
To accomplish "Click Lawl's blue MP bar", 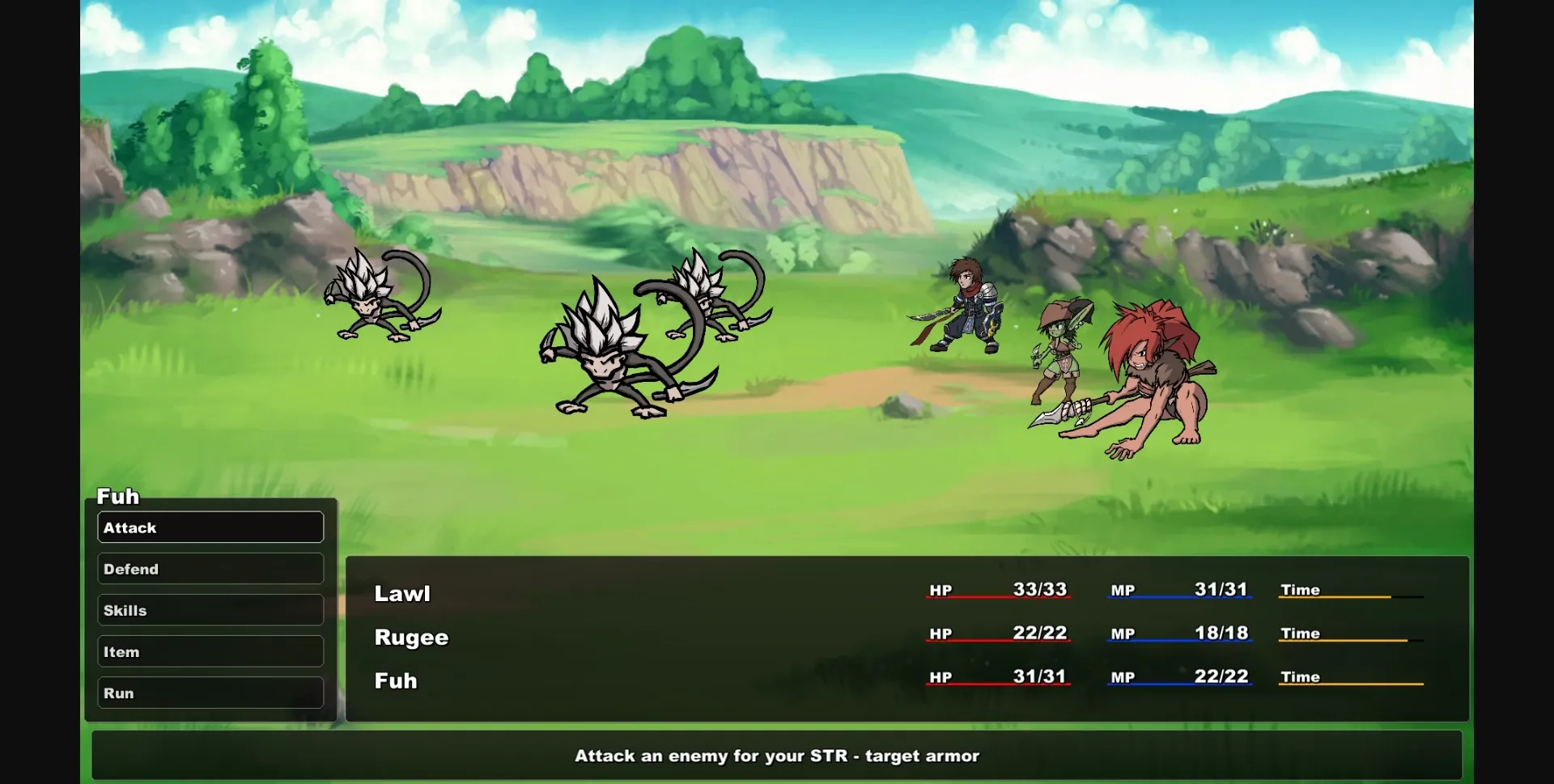I will (x=1179, y=597).
